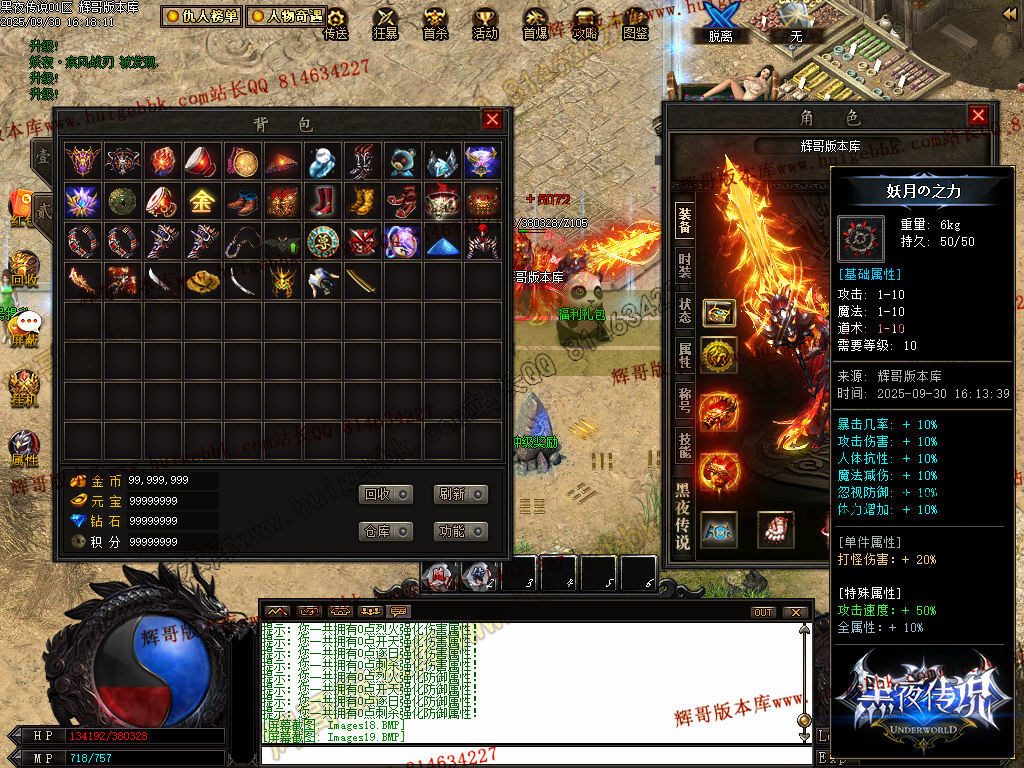
Task: Activate the 狂暴 berserk icon
Action: 385,23
